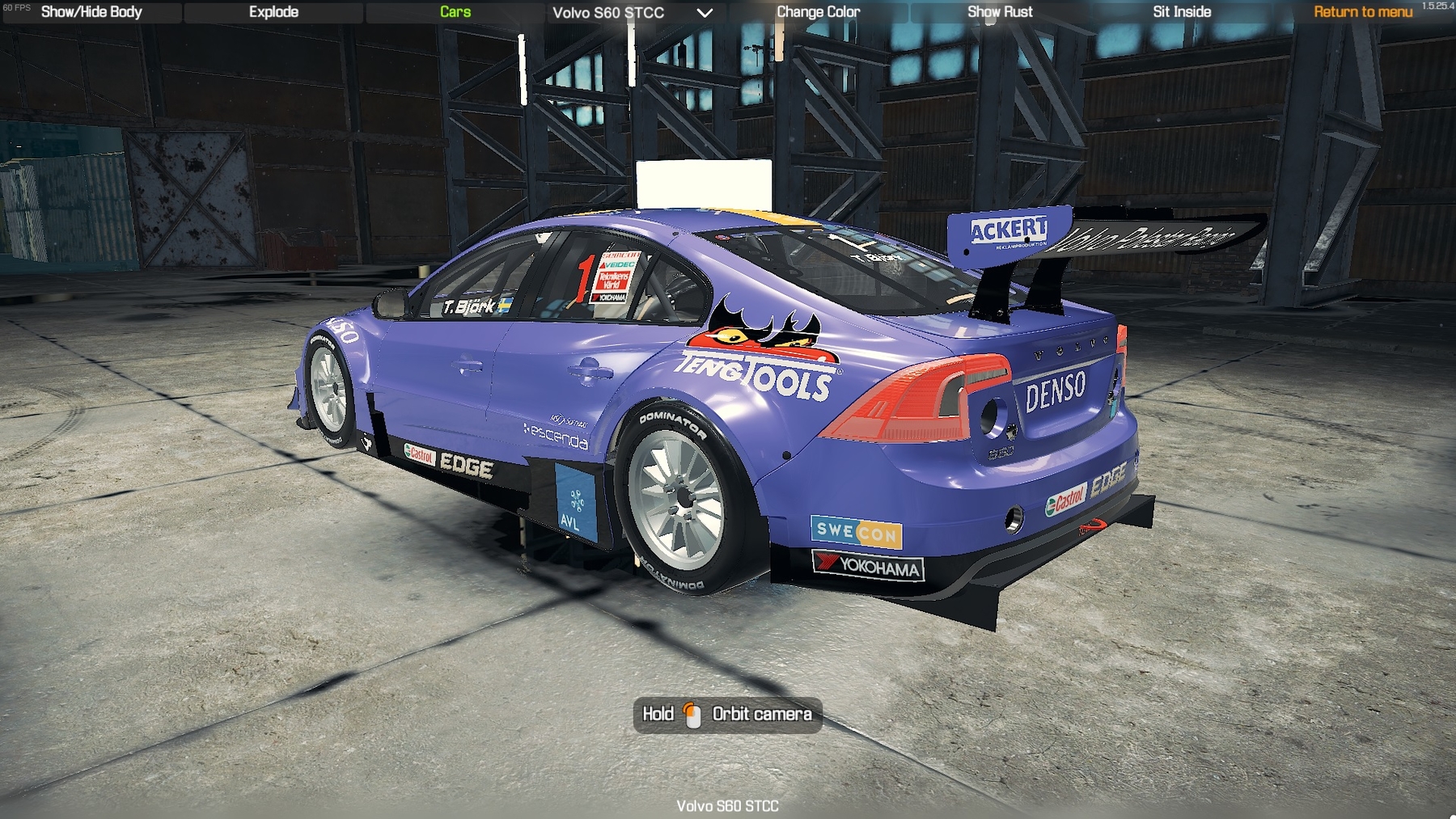Viewport: 1456px width, 819px height.
Task: Return to menu
Action: click(x=1363, y=12)
